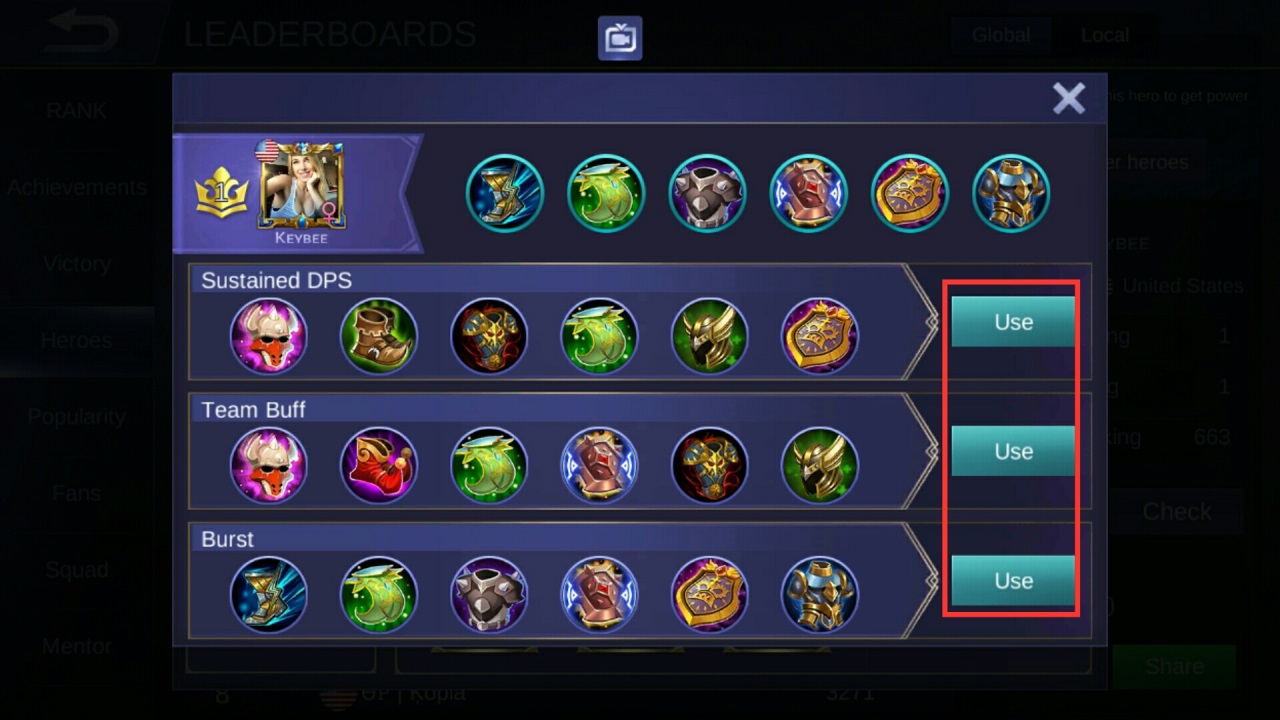Switch to the Global leaderboard tab
Viewport: 1280px width, 720px height.
(x=1000, y=35)
